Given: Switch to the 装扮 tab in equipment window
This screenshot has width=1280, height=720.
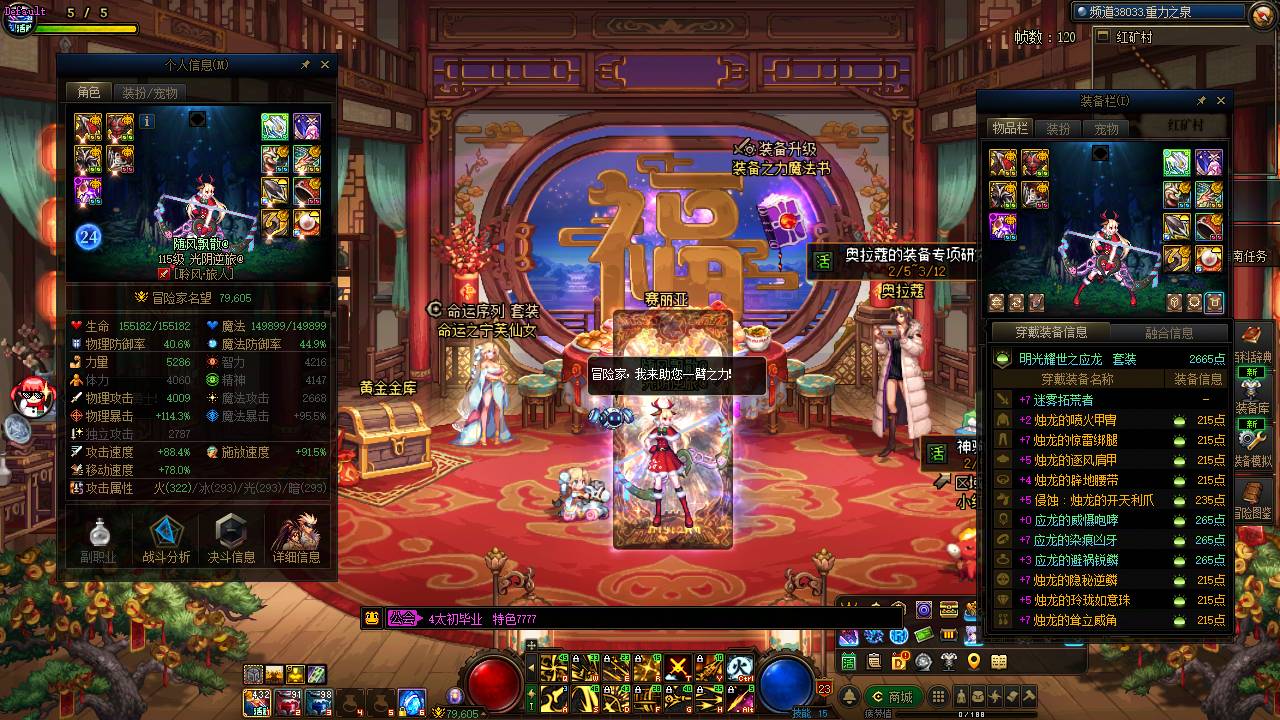Looking at the screenshot, I should click(x=1058, y=128).
